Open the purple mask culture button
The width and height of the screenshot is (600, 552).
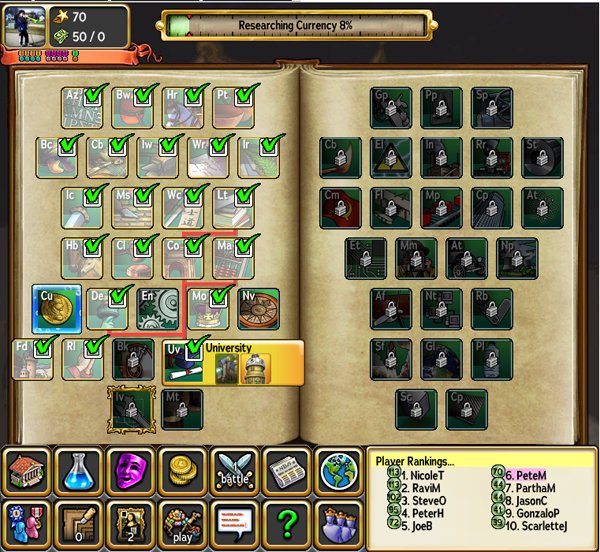[x=130, y=471]
